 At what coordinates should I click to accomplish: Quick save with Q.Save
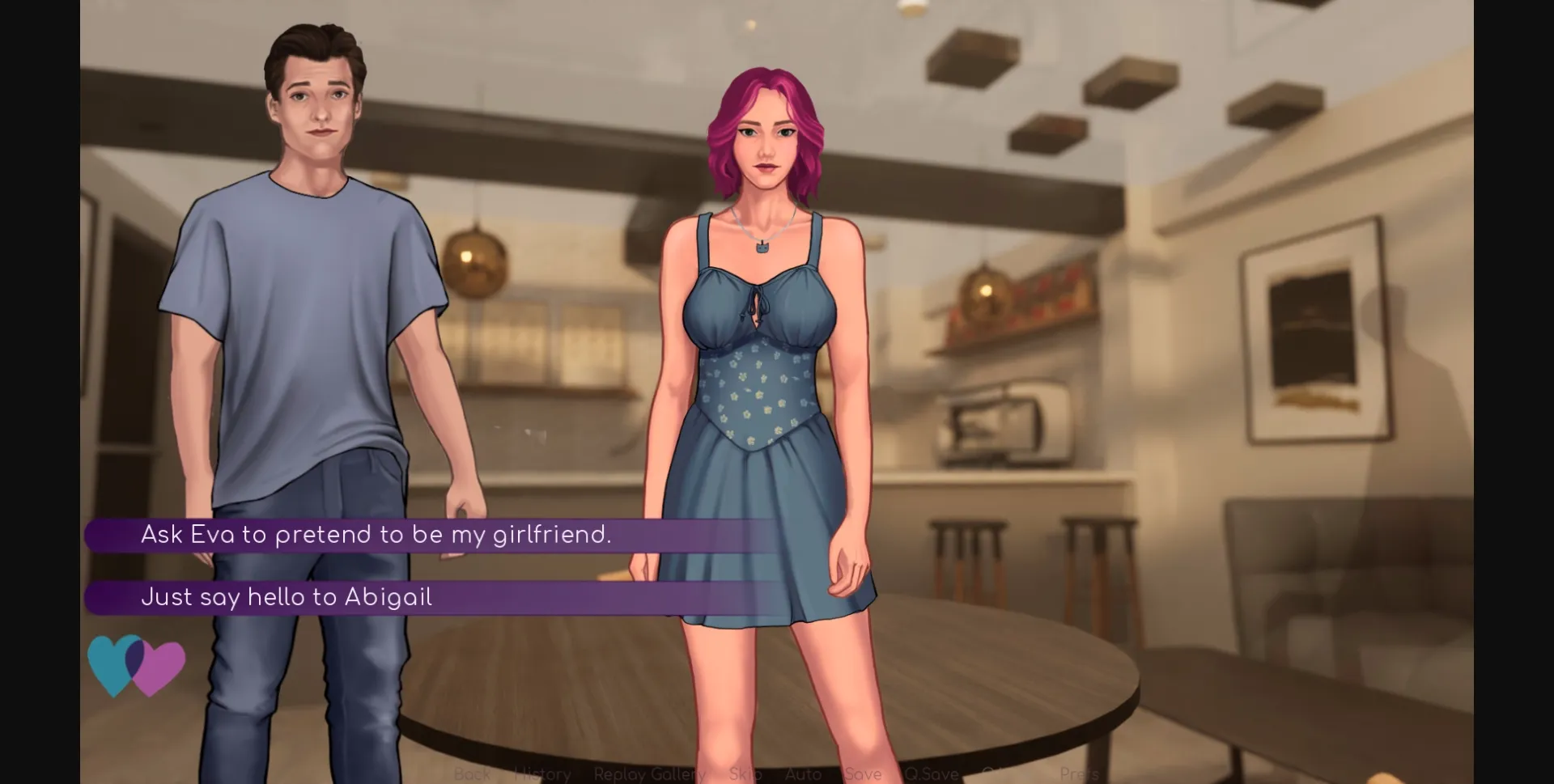click(932, 774)
